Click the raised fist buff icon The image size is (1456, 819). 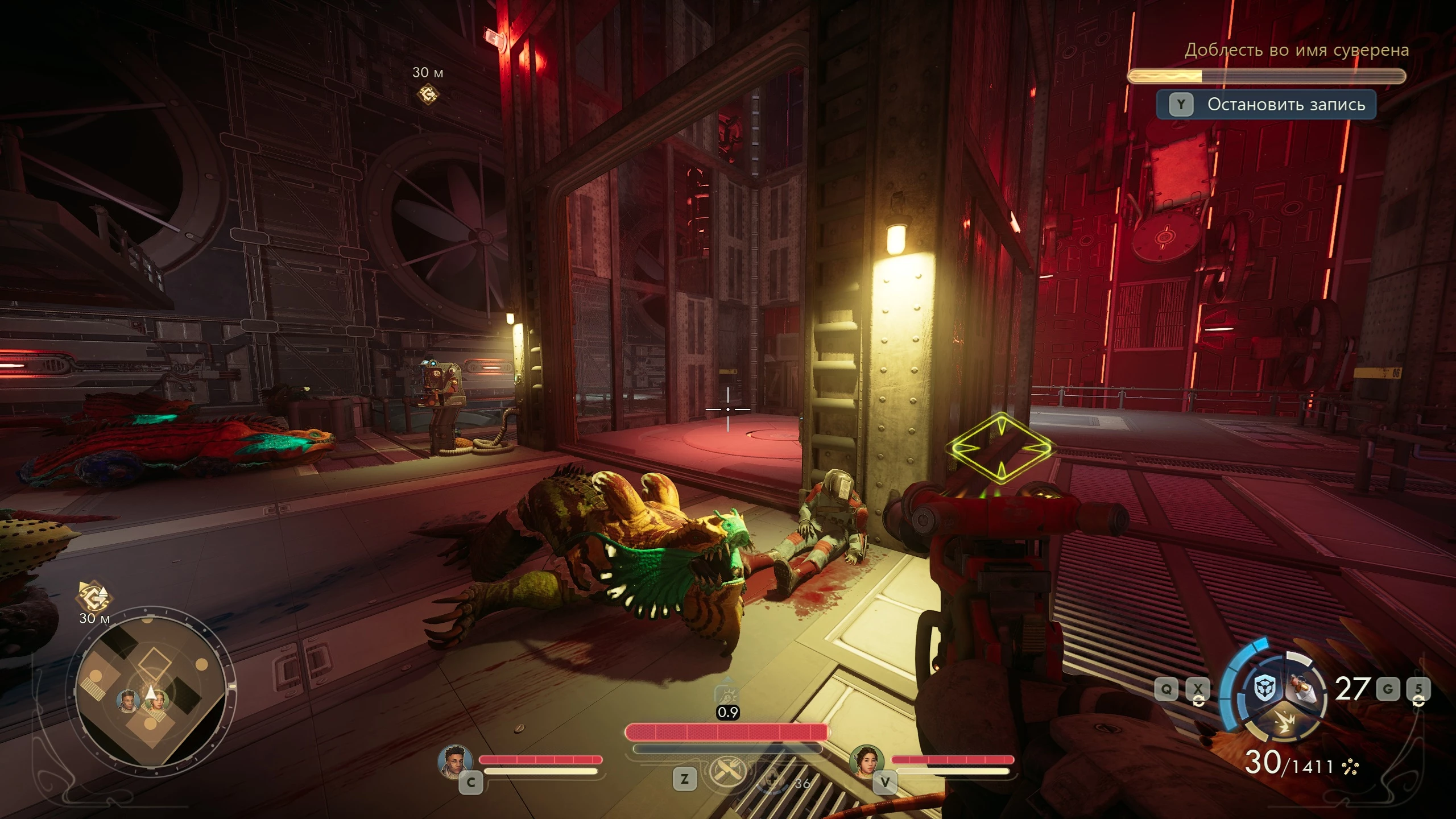click(727, 695)
